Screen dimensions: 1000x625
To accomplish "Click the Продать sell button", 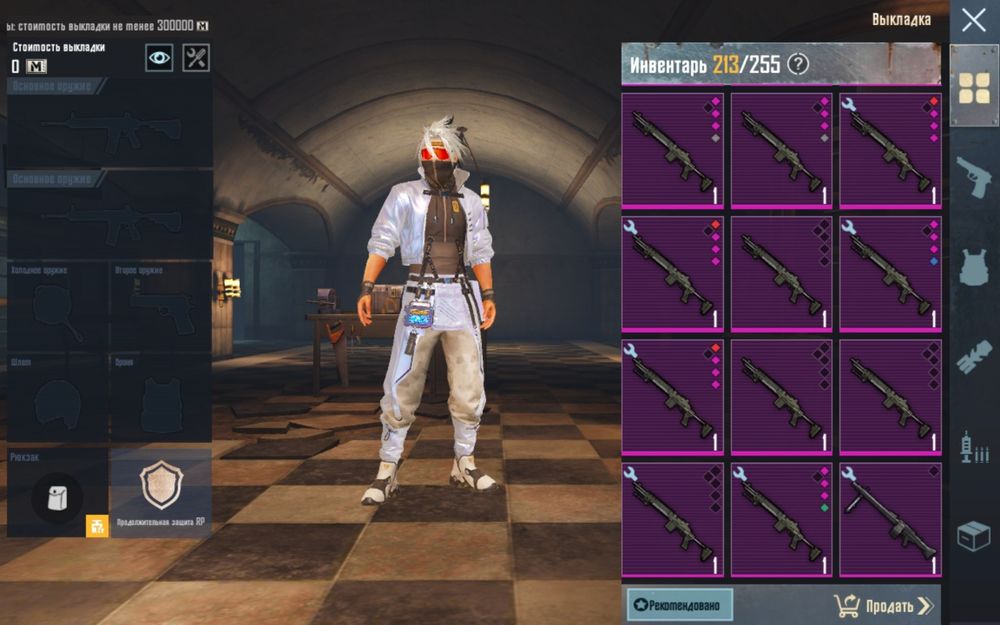I will [883, 605].
